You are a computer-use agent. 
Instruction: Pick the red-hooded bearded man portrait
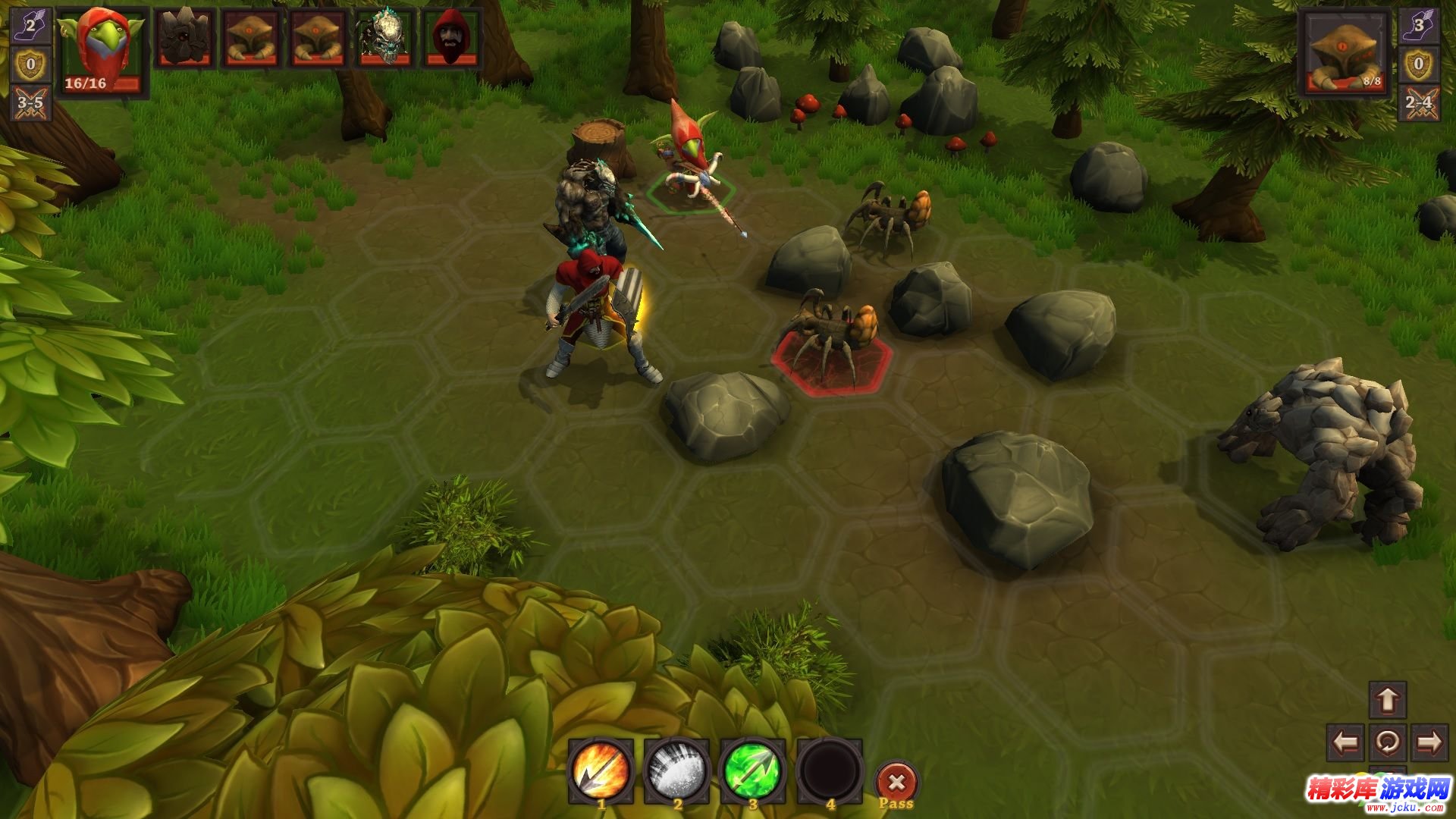click(x=452, y=38)
